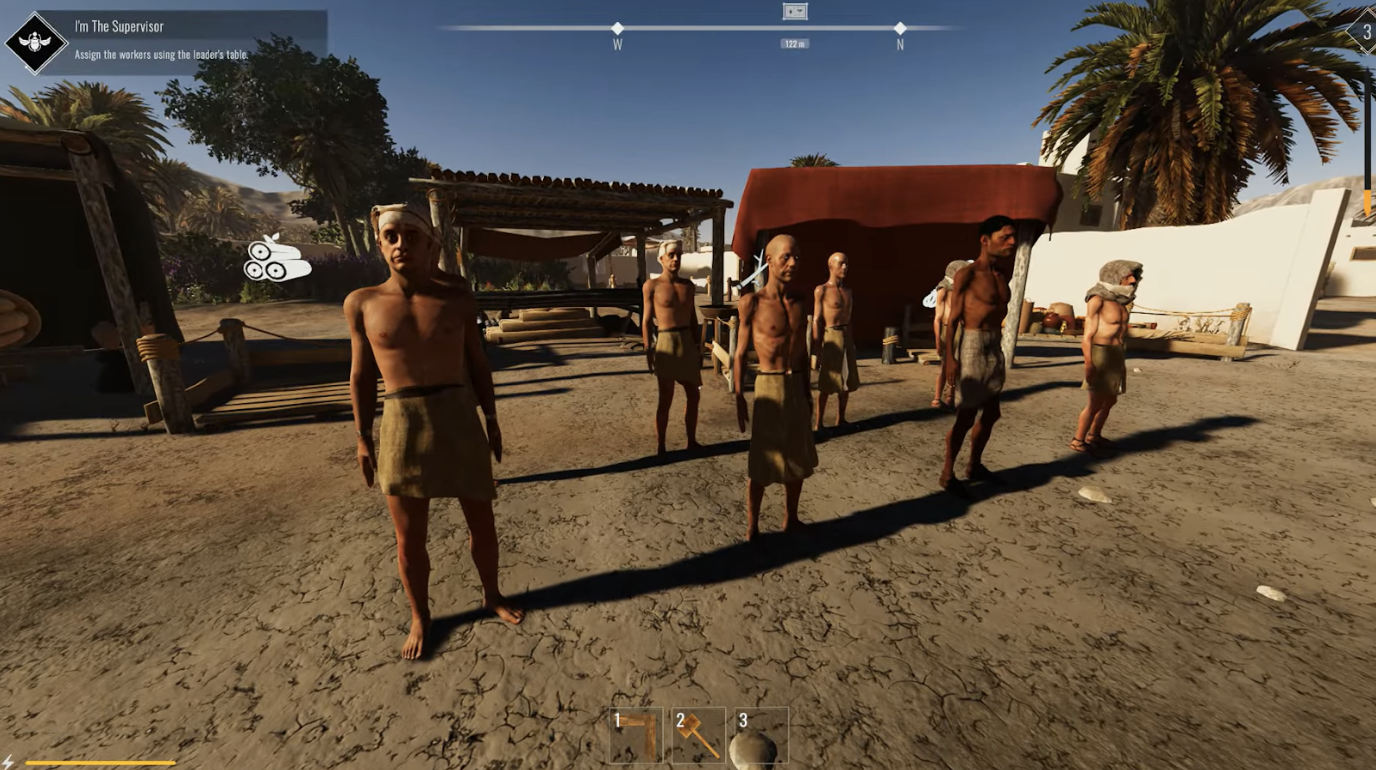Select the wooden square tool in slot 1
Image resolution: width=1376 pixels, height=770 pixels.
(x=636, y=736)
